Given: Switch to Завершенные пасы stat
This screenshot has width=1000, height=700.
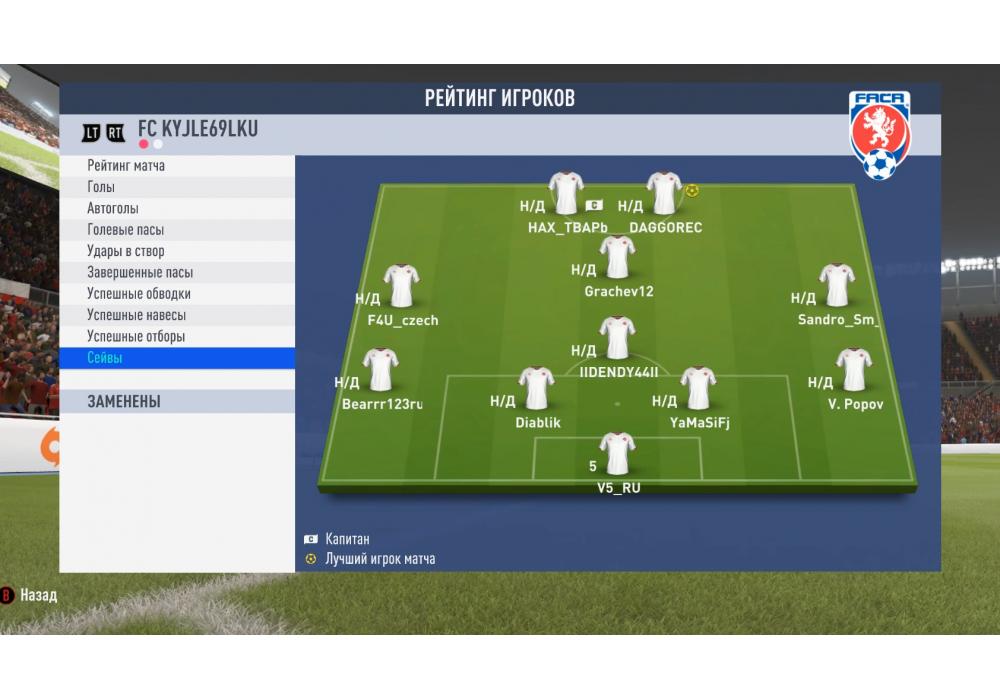Looking at the screenshot, I should pyautogui.click(x=176, y=273).
